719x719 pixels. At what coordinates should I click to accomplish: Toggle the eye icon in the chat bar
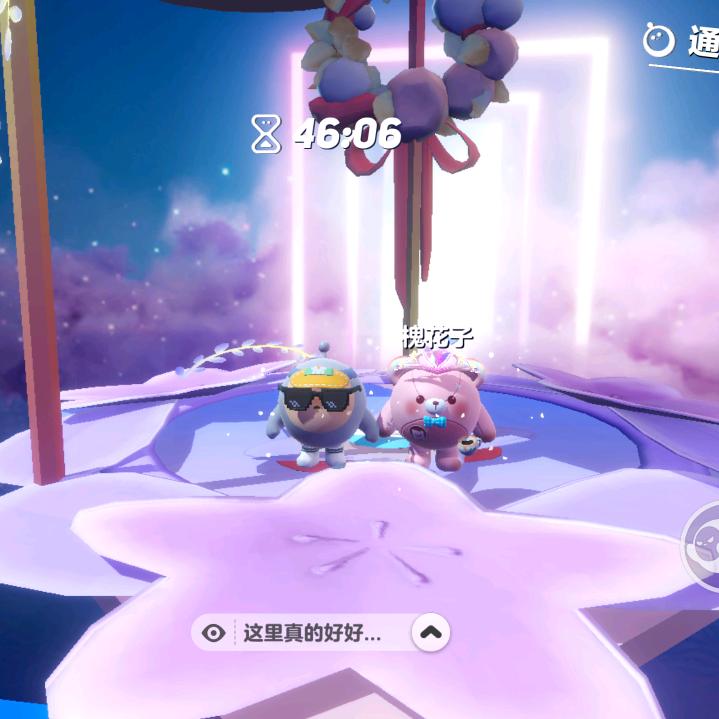point(213,633)
